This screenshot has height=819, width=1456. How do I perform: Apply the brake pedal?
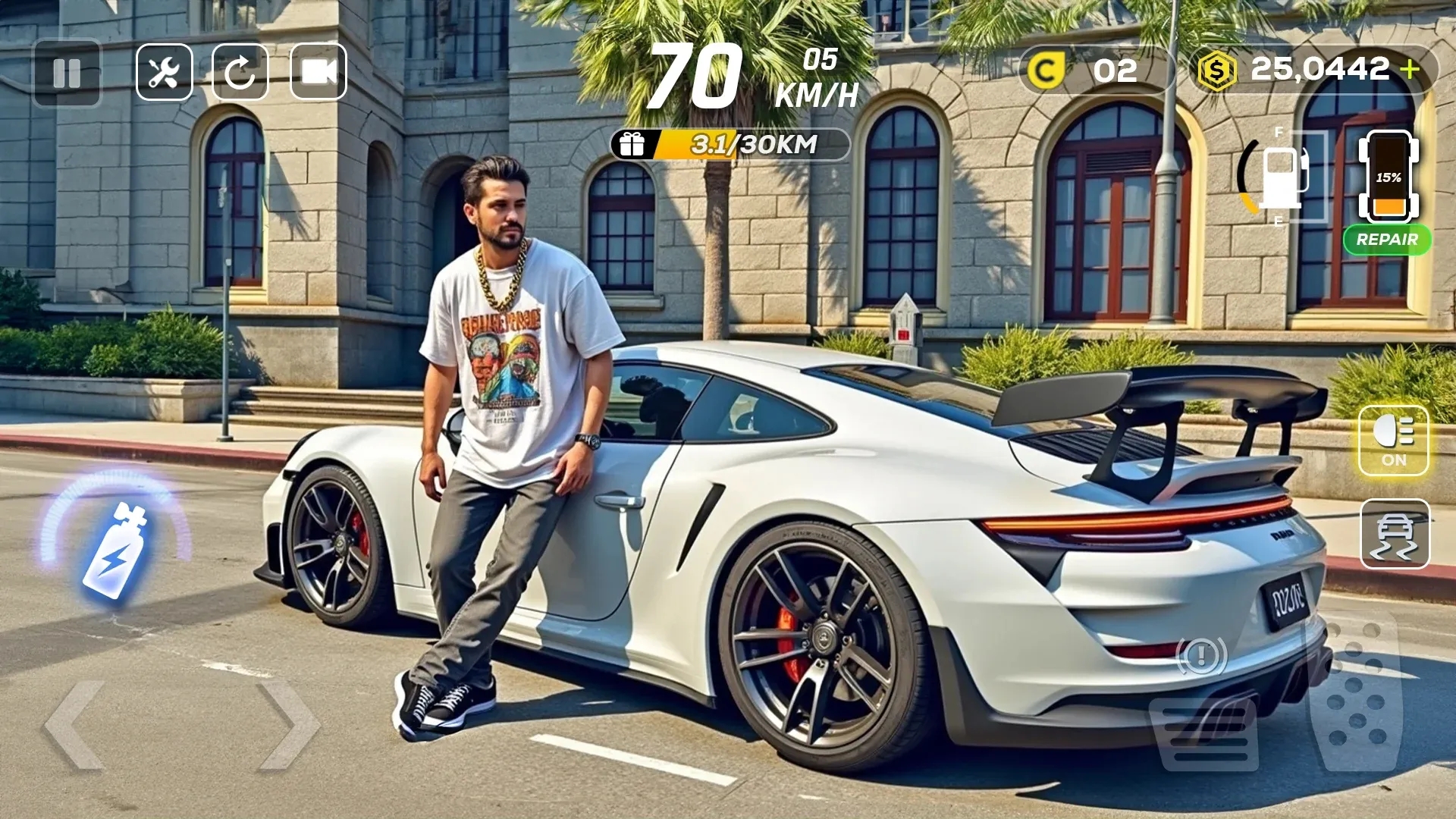pyautogui.click(x=1204, y=732)
